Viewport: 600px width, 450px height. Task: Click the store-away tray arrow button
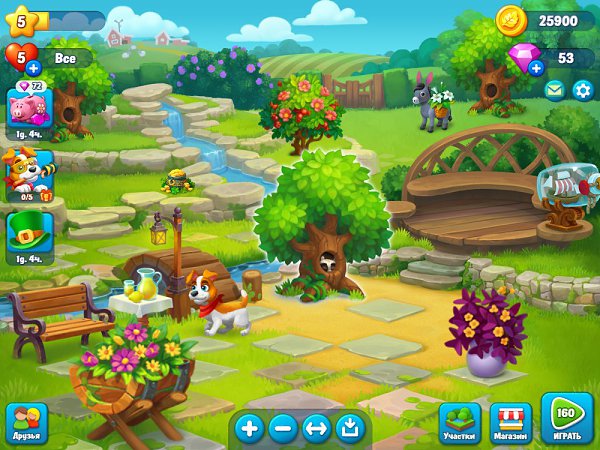pyautogui.click(x=349, y=429)
